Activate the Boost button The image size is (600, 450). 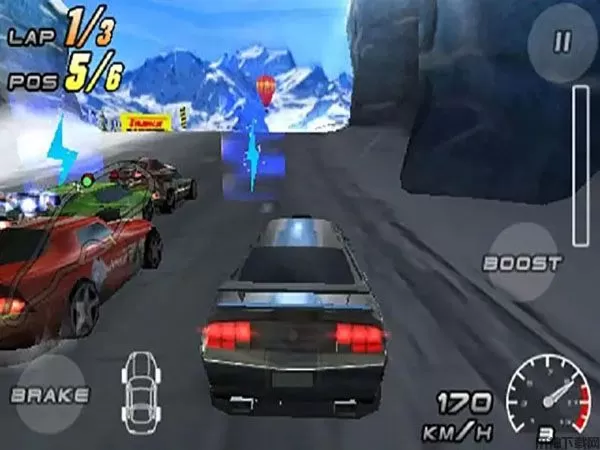point(521,263)
